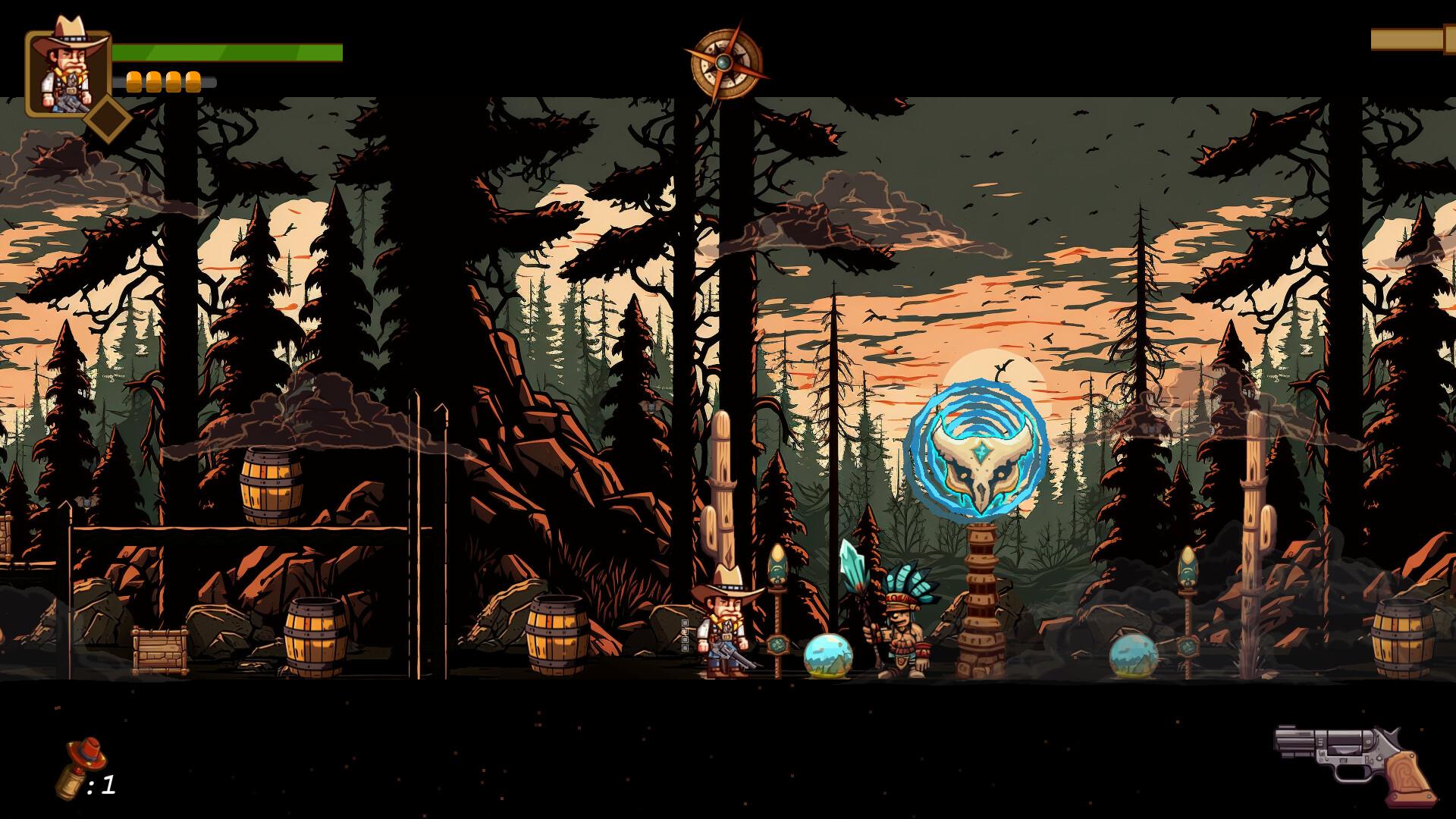
Task: Click the green health bar
Action: [x=227, y=53]
